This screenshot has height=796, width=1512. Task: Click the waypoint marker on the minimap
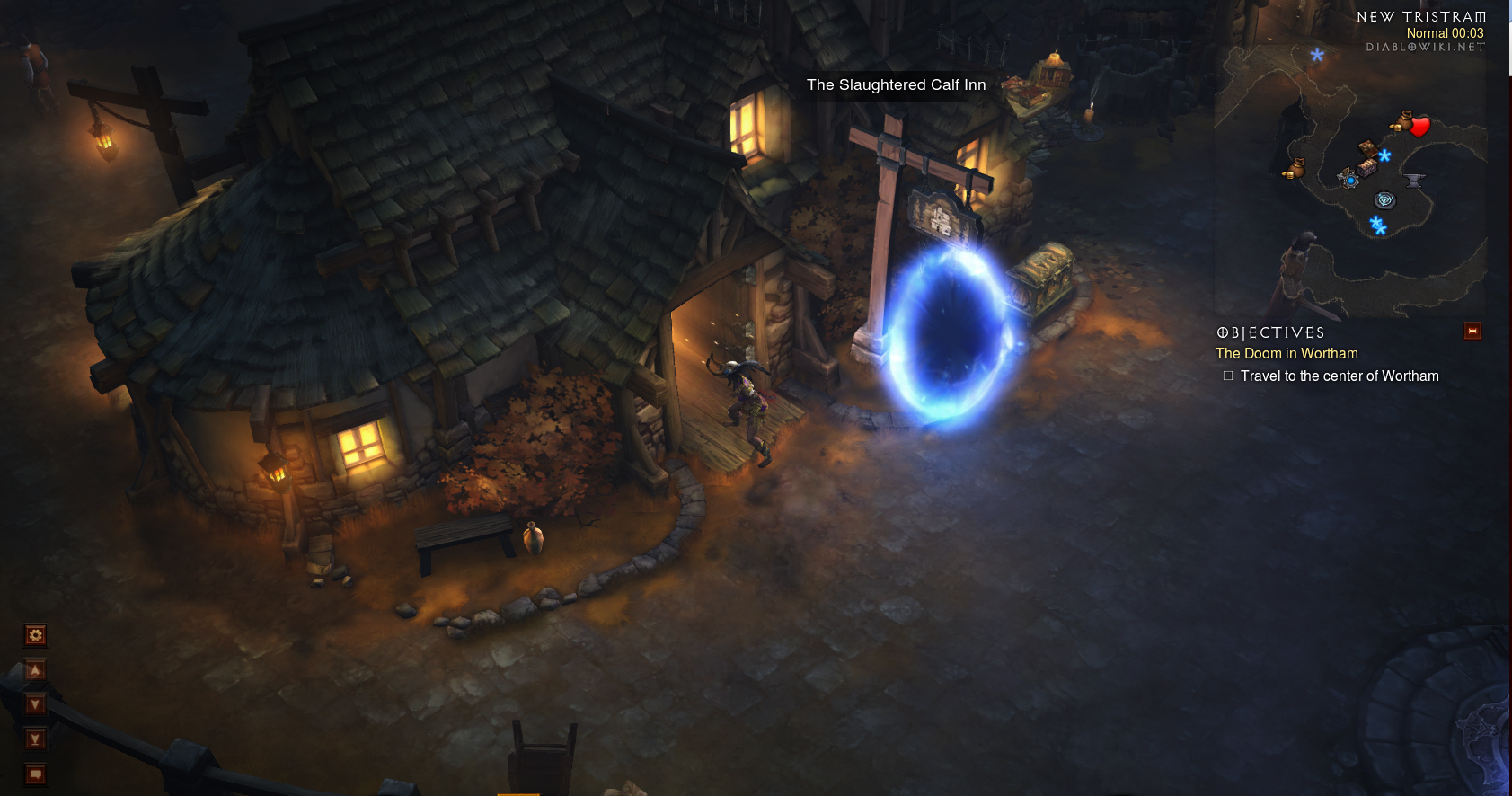(x=1384, y=199)
